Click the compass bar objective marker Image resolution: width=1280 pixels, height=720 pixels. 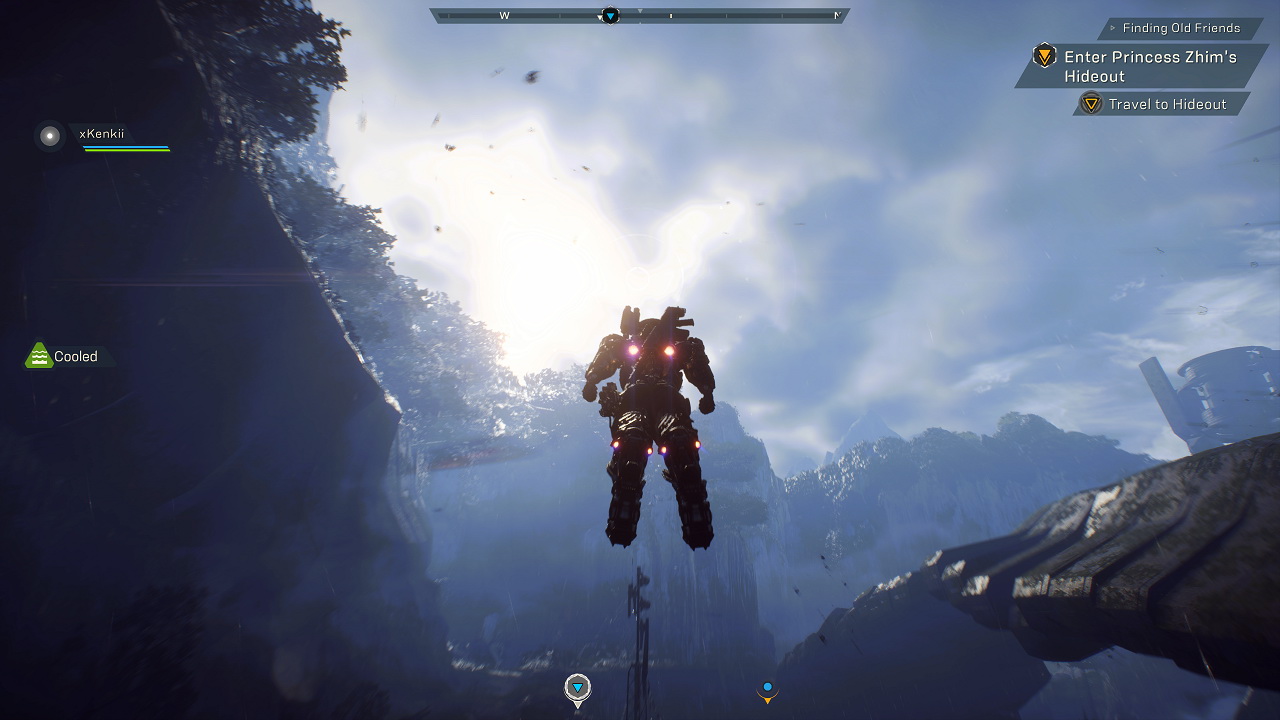click(x=610, y=15)
